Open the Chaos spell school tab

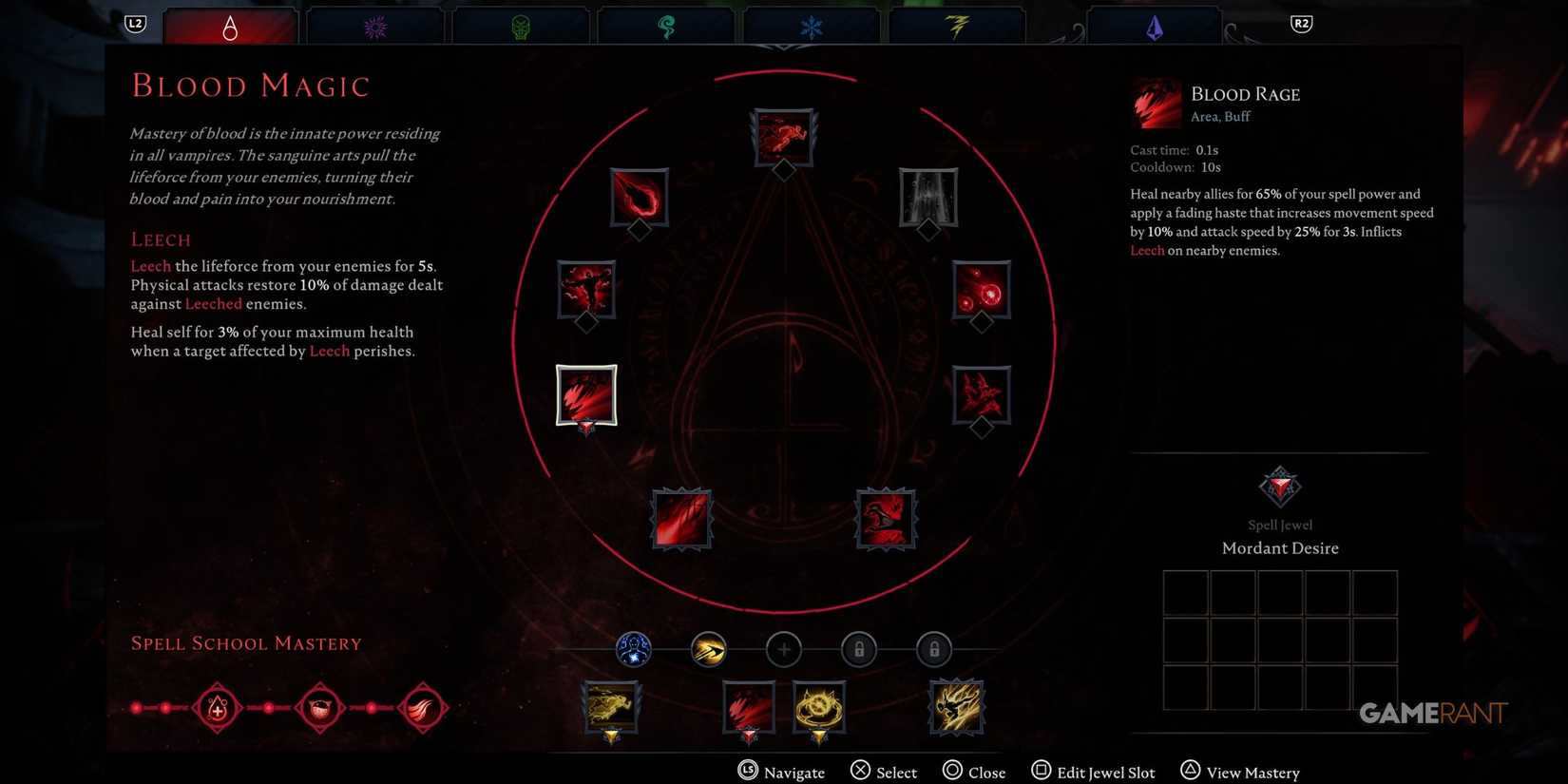coord(374,25)
